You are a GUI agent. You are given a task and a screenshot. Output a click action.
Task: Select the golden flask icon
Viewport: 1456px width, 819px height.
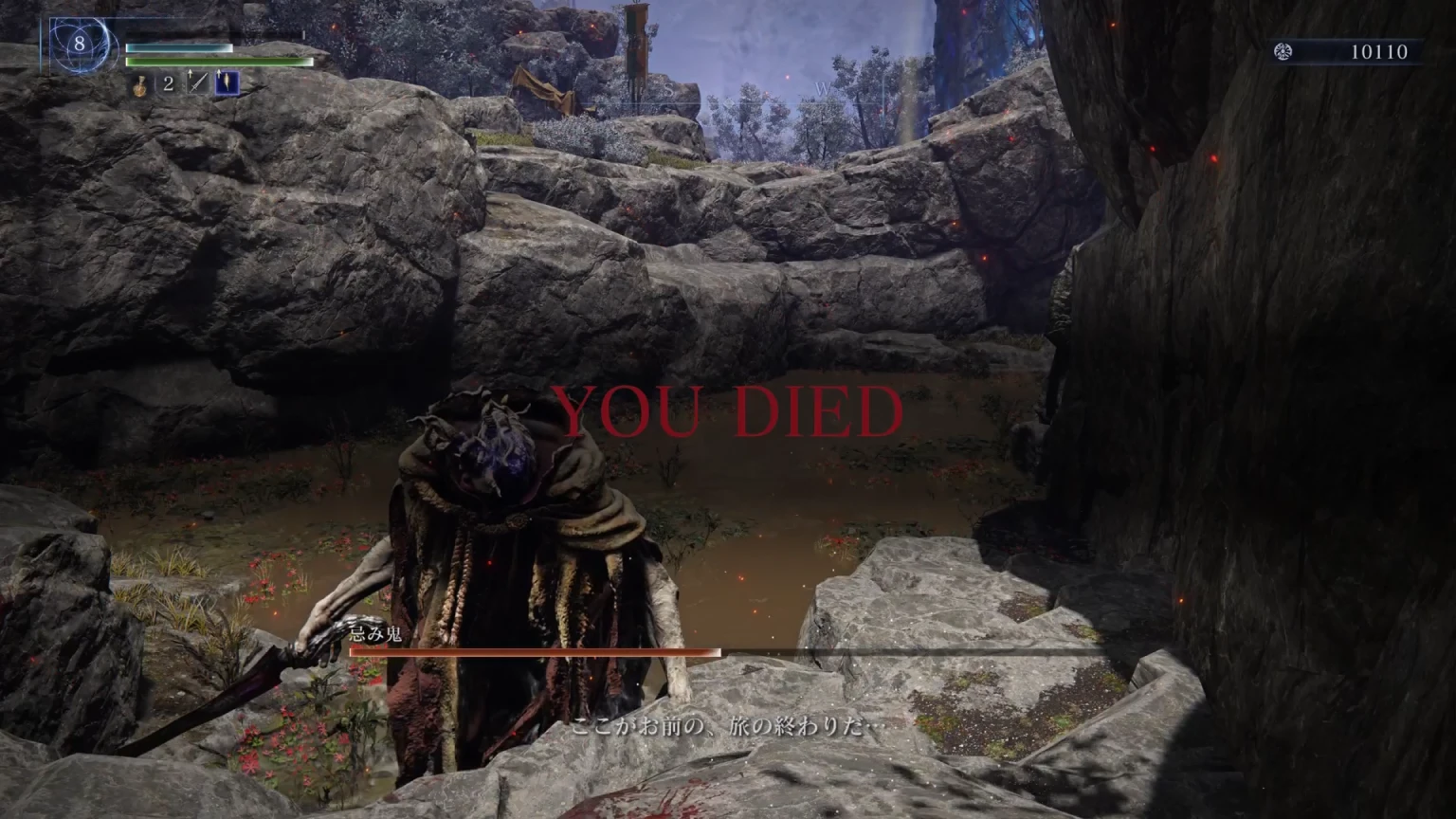coord(139,84)
